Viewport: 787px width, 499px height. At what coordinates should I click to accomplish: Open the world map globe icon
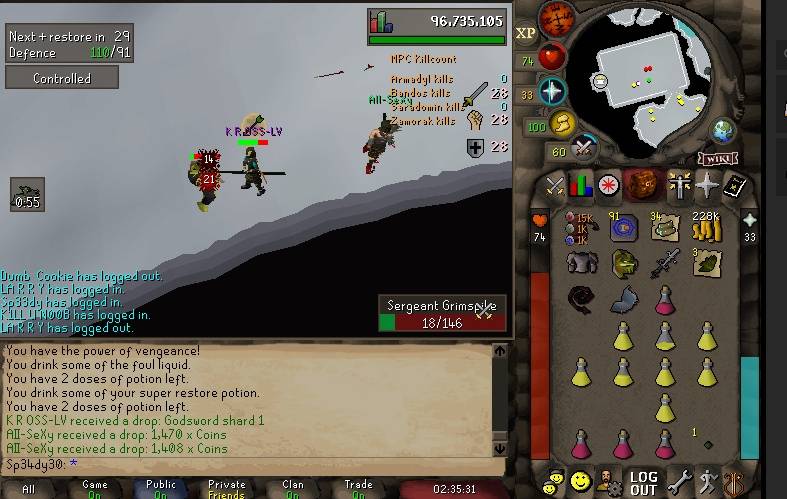click(x=723, y=131)
